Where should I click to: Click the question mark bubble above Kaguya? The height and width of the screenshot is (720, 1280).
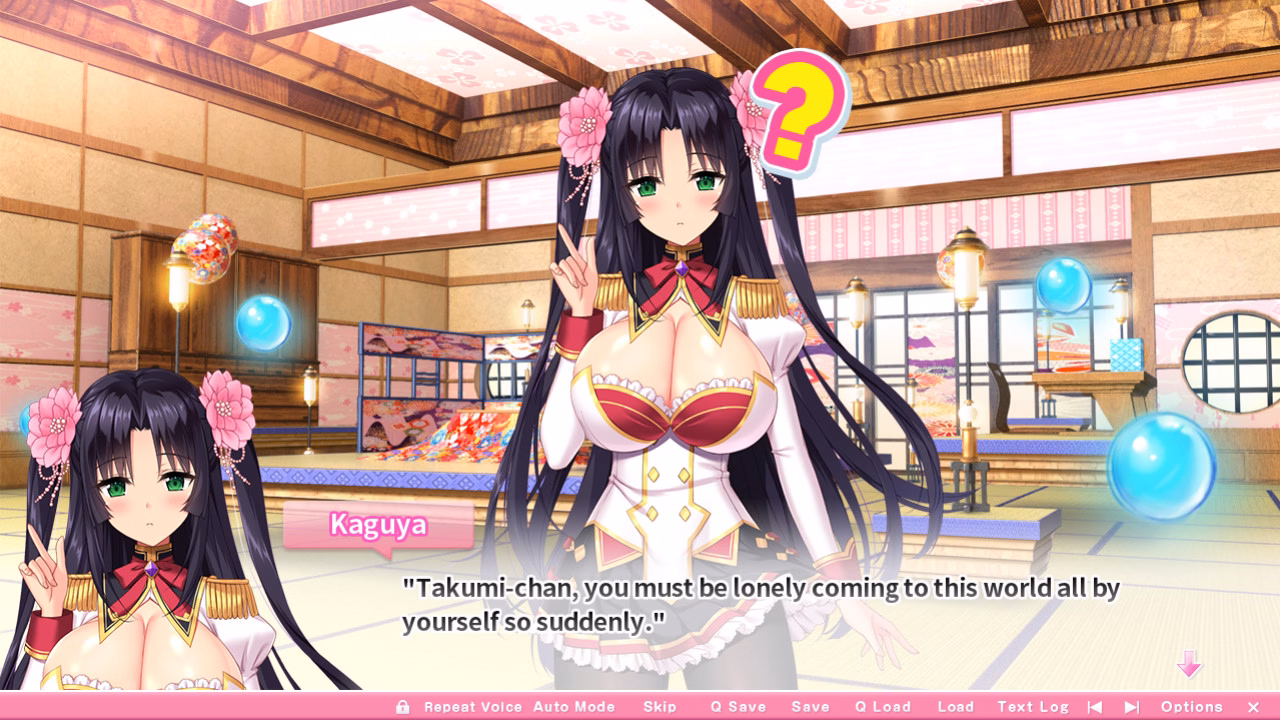800,110
